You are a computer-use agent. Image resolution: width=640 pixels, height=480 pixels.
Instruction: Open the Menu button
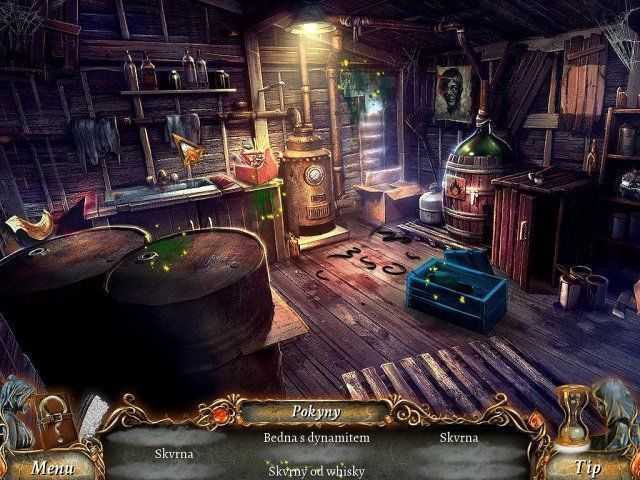pyautogui.click(x=51, y=466)
